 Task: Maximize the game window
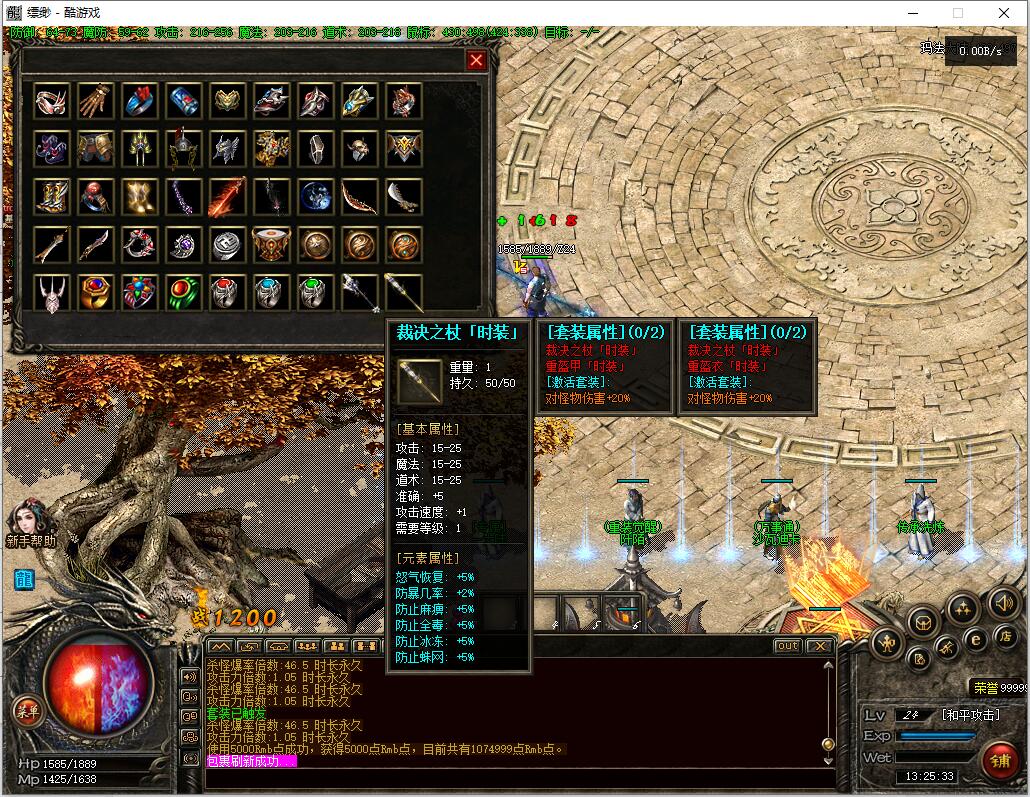click(x=958, y=13)
